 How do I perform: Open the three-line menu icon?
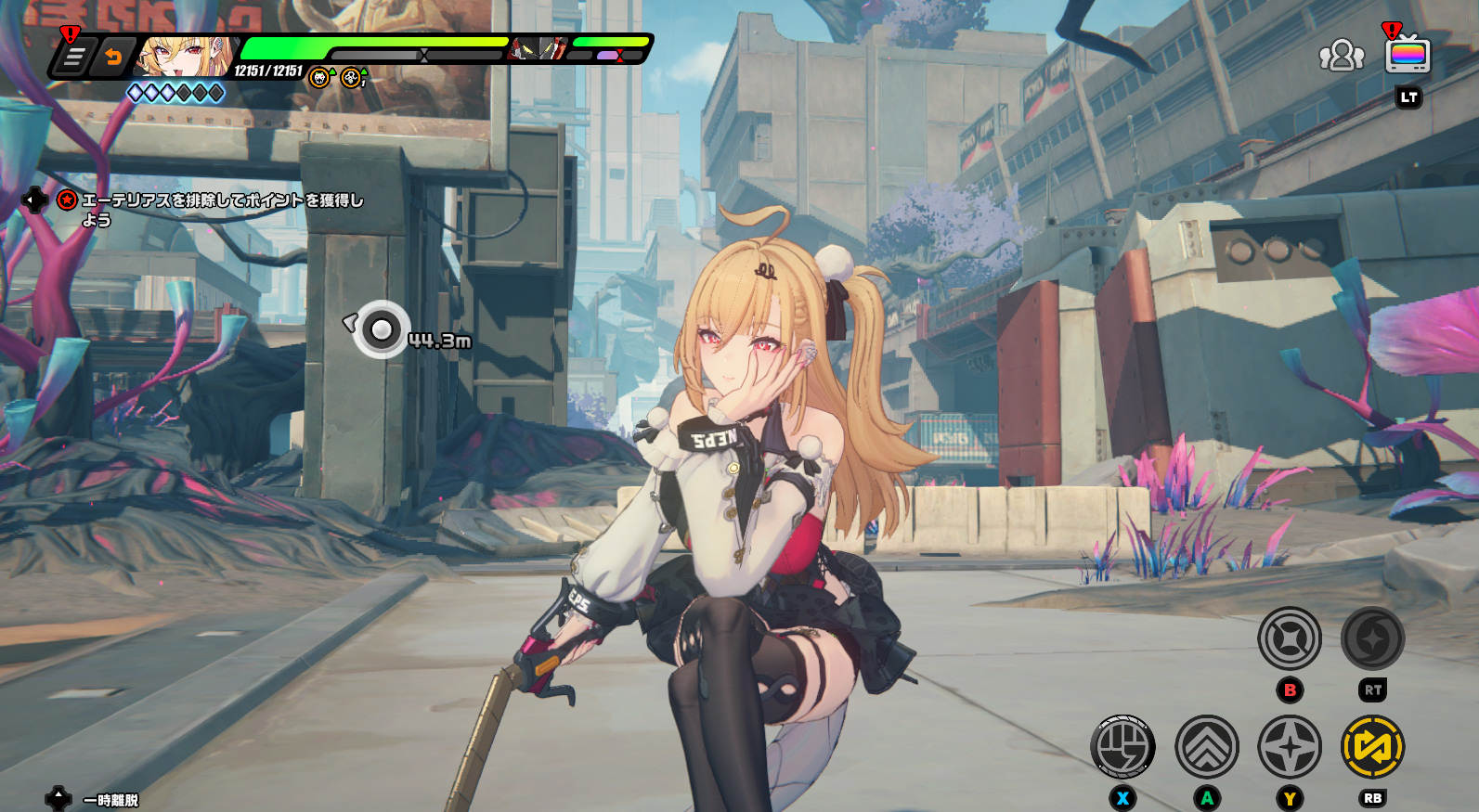click(72, 58)
